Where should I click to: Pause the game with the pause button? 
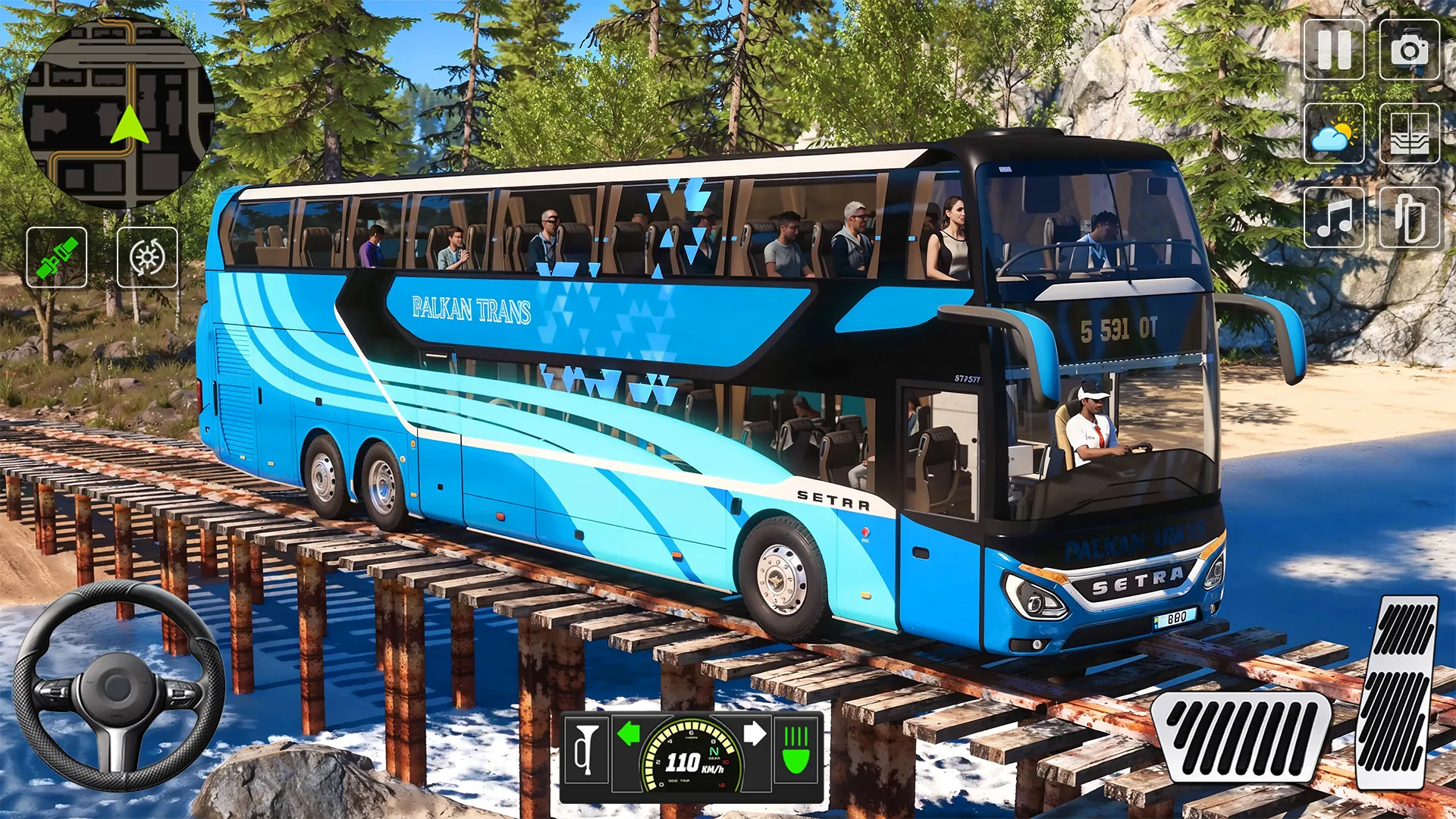tap(1333, 50)
